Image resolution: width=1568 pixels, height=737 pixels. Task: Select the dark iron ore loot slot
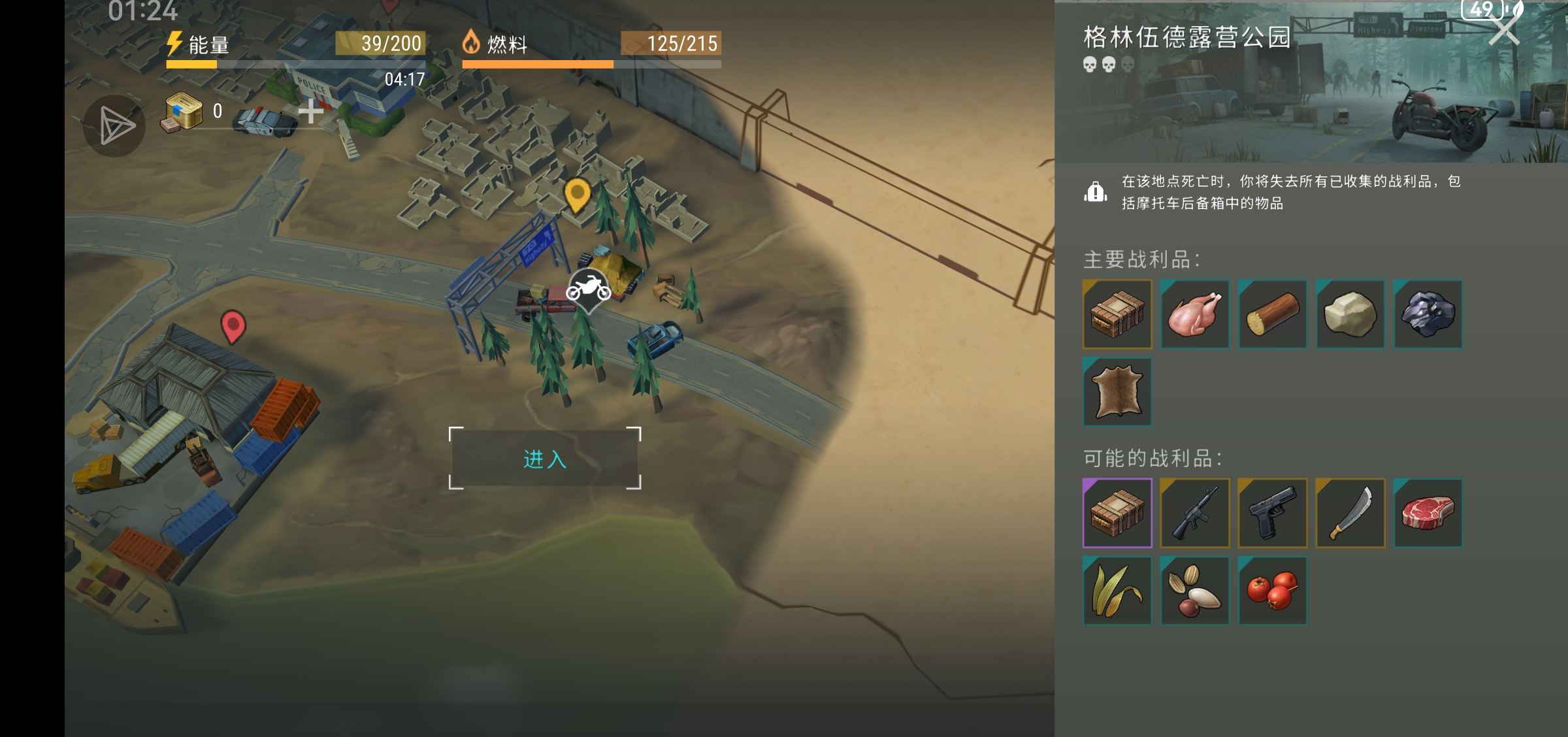click(1428, 314)
